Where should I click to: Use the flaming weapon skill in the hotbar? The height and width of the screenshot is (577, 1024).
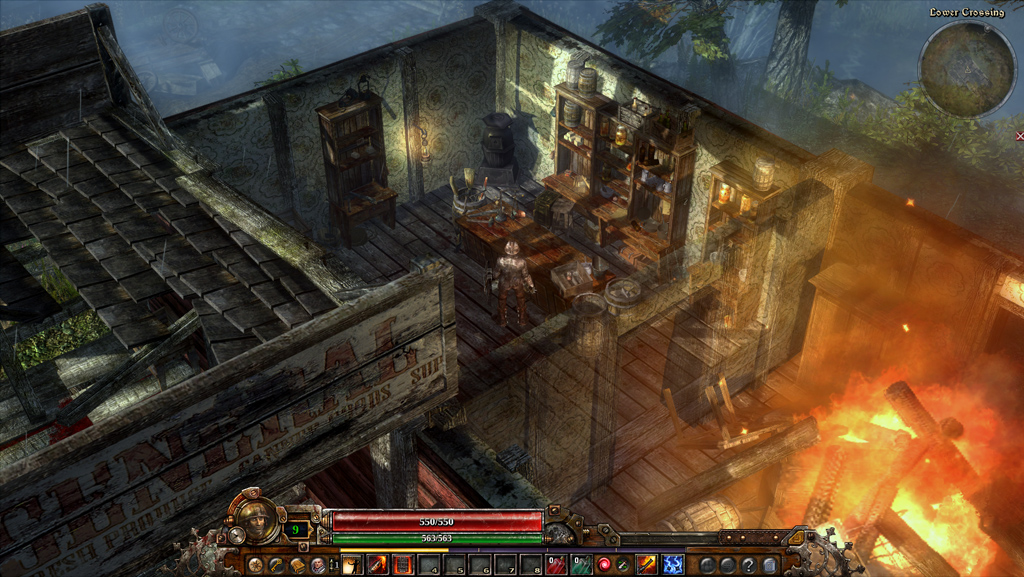pyautogui.click(x=378, y=565)
